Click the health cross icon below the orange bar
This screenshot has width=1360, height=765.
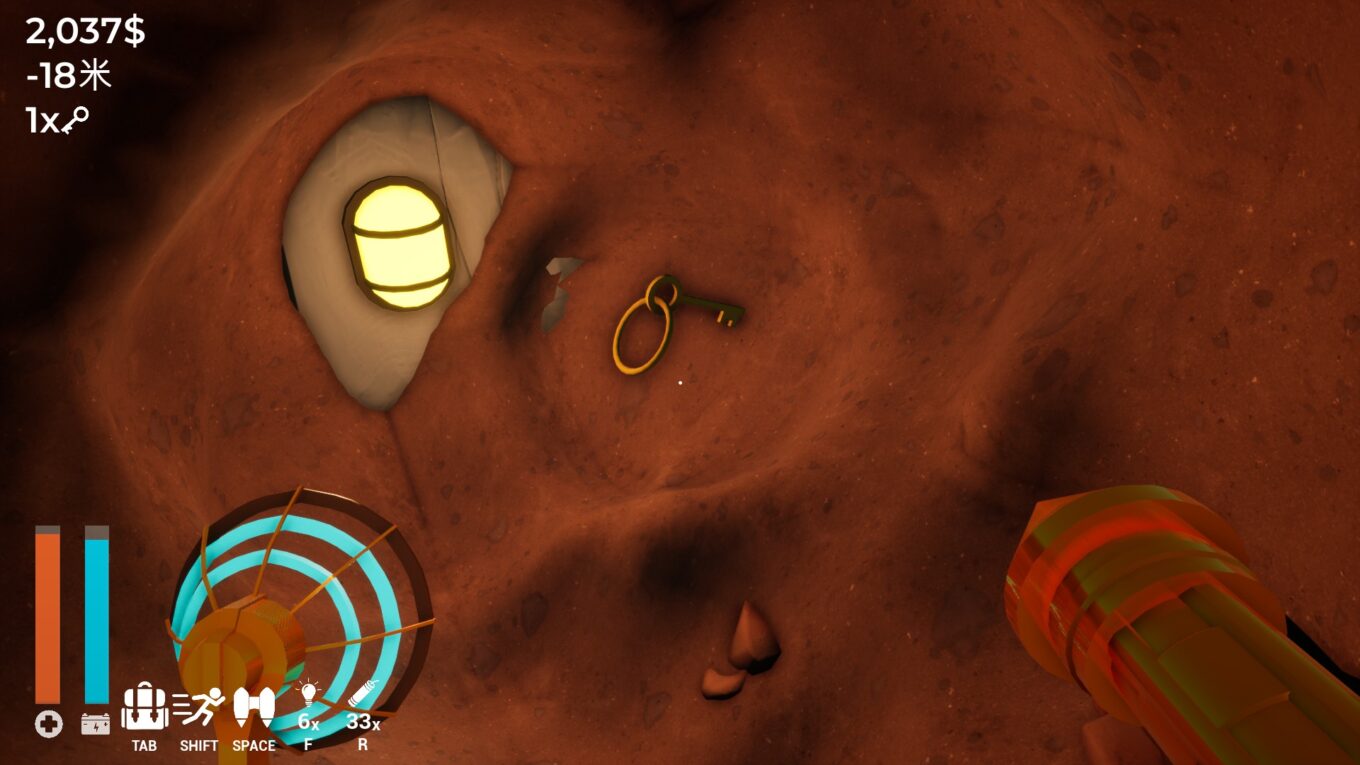click(x=48, y=722)
